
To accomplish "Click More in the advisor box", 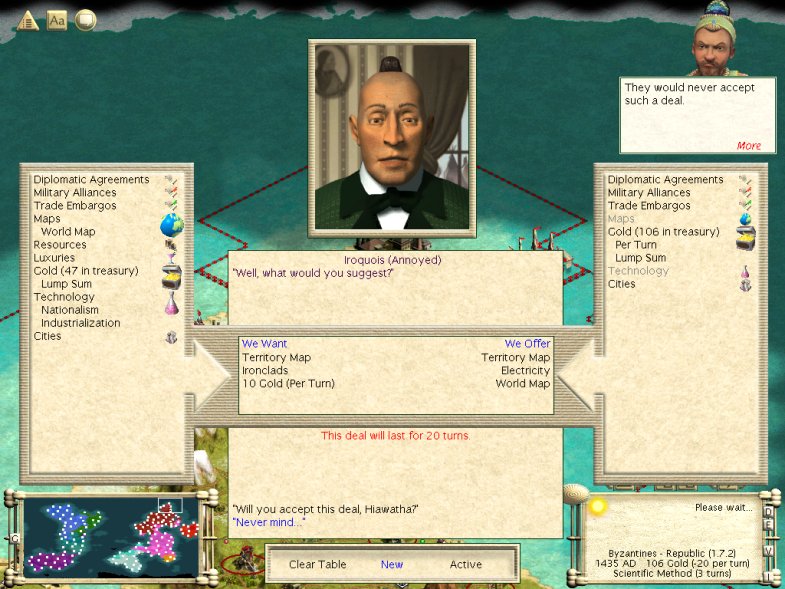I will click(749, 146).
